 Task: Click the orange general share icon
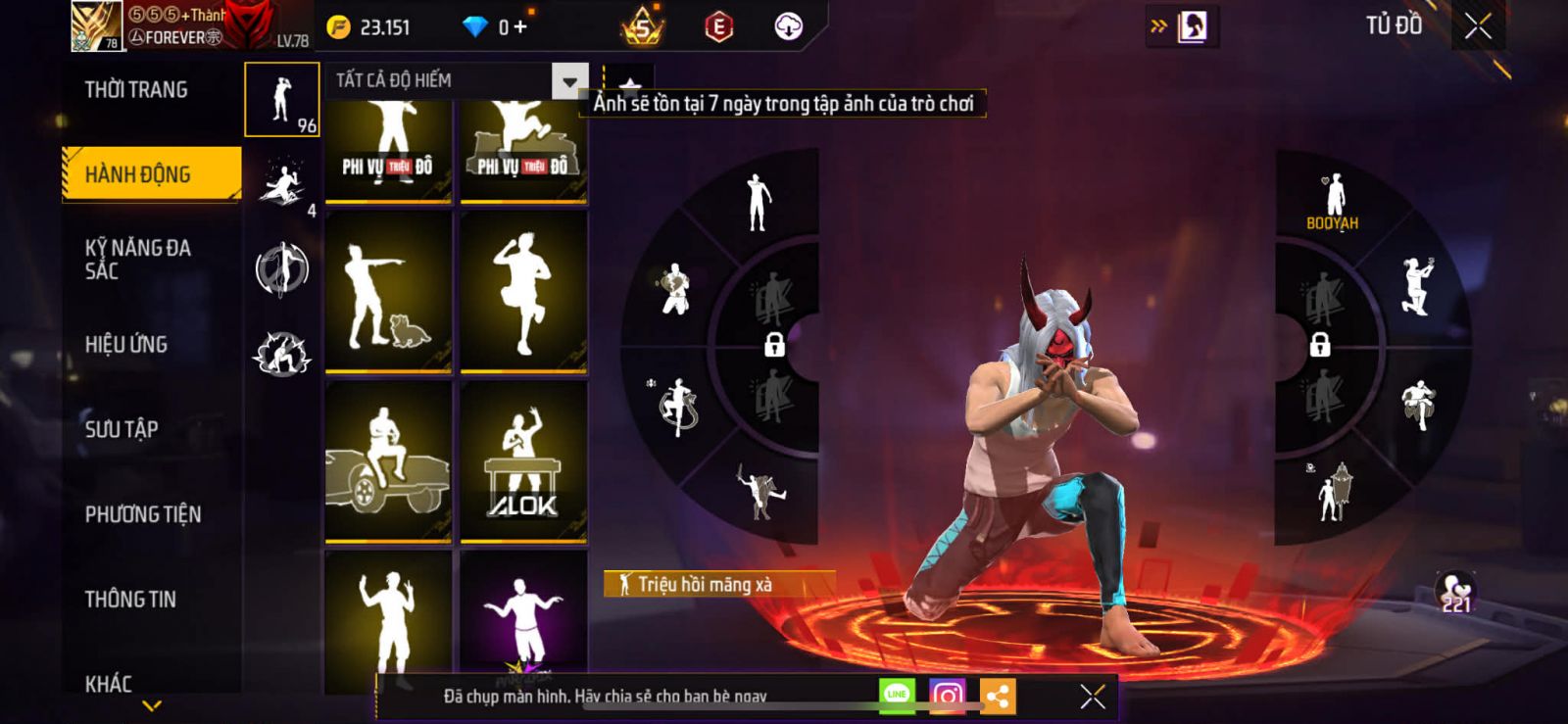(x=998, y=696)
